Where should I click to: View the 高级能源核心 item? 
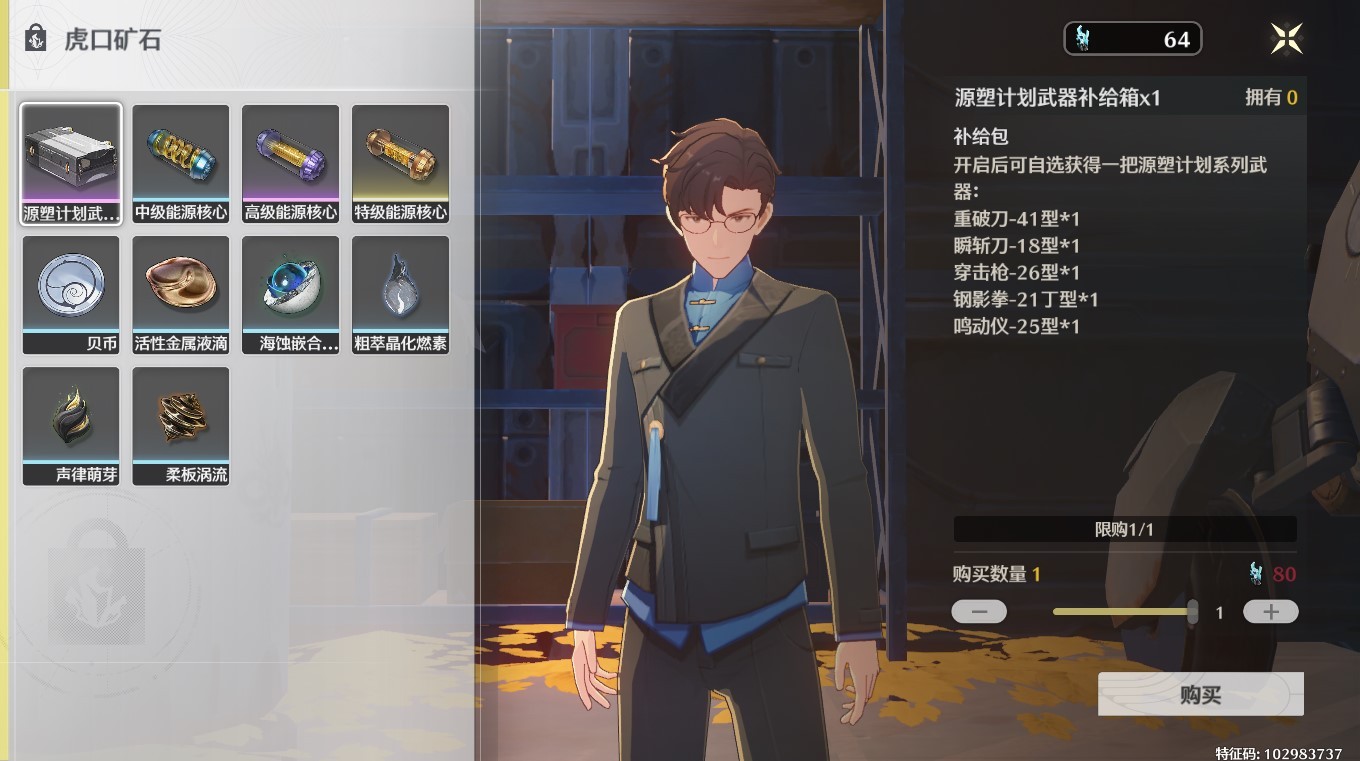pos(291,155)
